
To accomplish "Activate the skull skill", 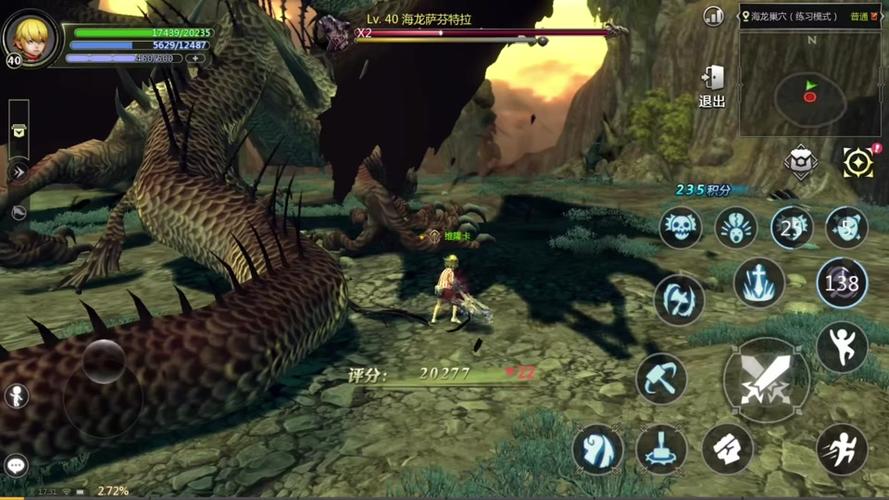I will click(680, 227).
